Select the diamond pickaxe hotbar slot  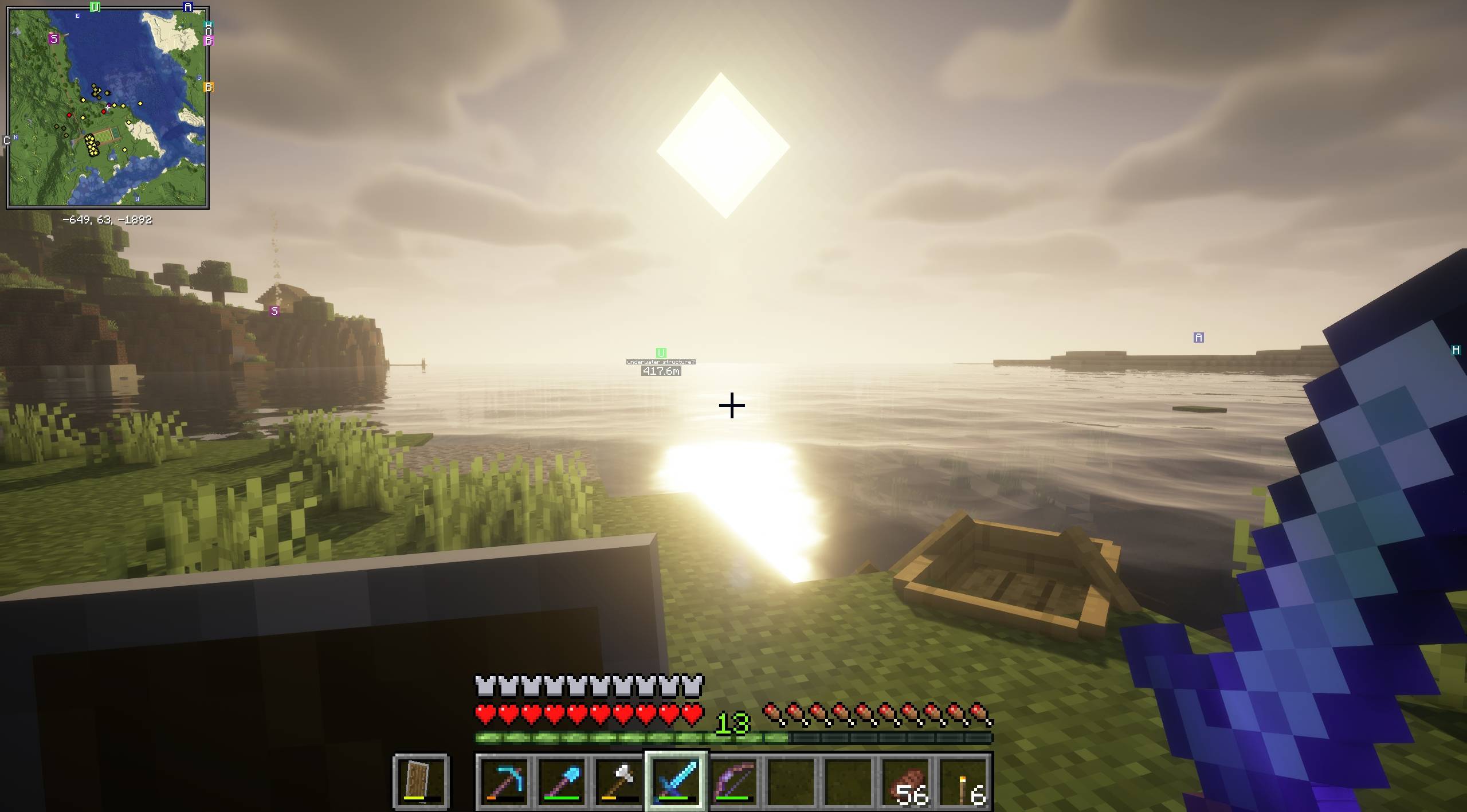tap(504, 780)
